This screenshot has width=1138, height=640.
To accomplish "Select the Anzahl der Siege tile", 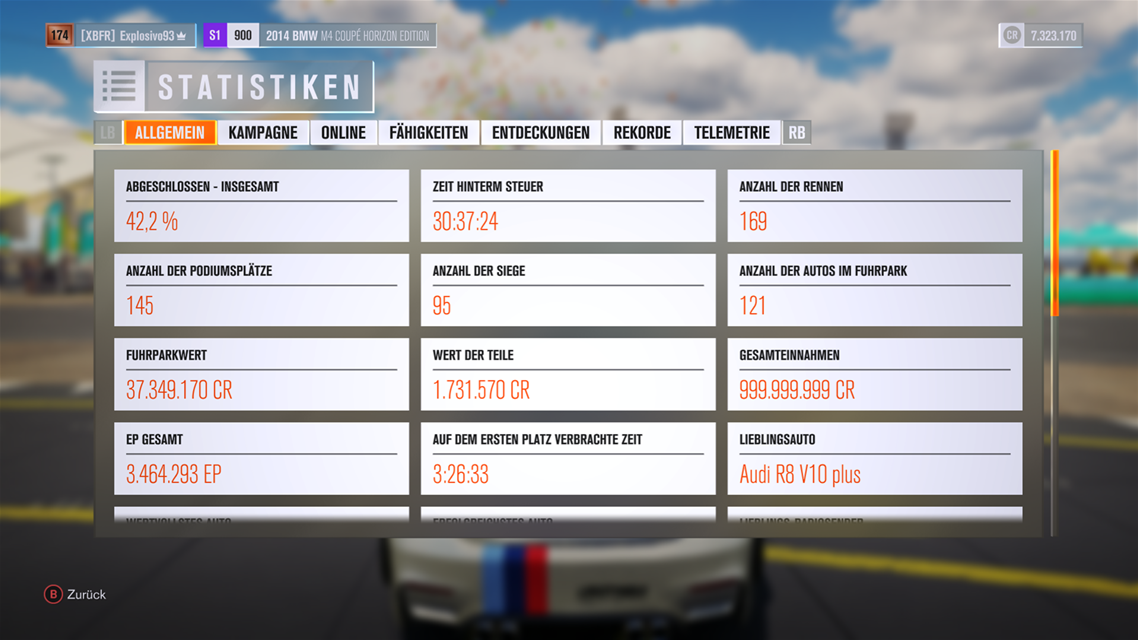I will click(x=568, y=290).
